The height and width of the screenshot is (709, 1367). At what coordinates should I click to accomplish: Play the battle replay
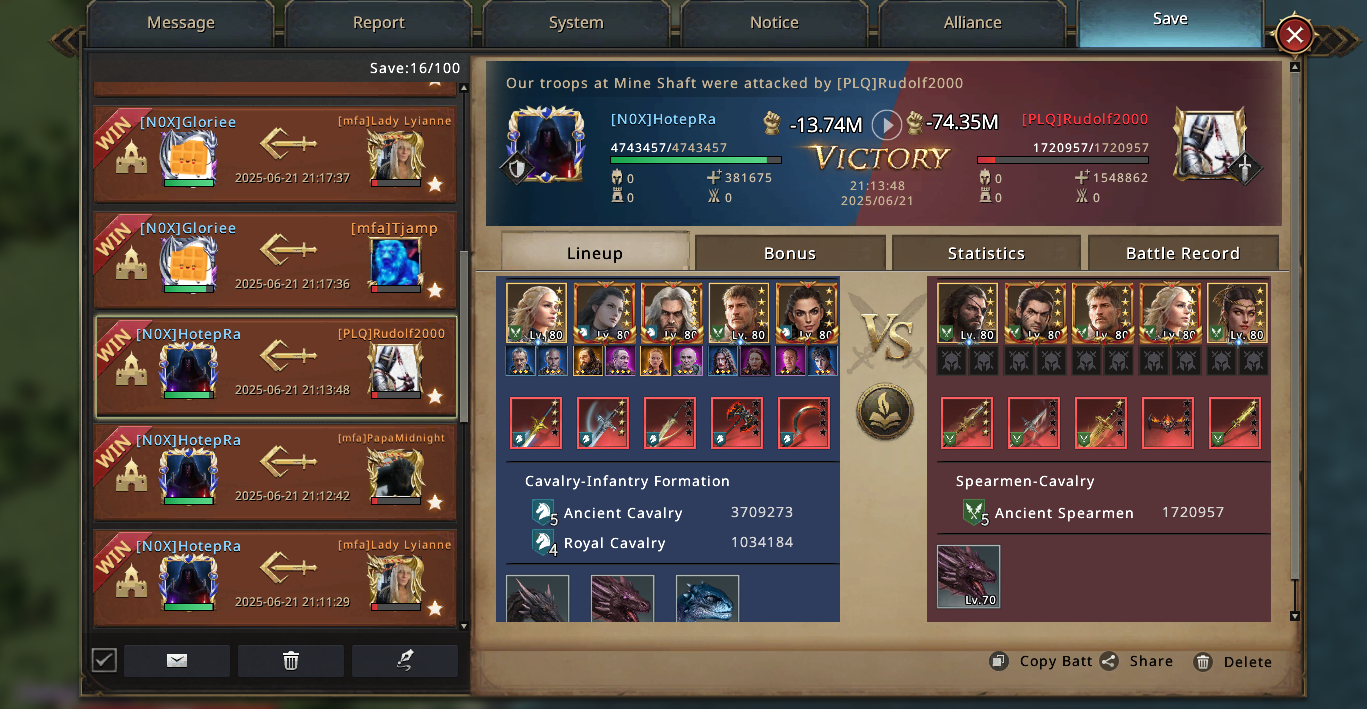point(886,125)
